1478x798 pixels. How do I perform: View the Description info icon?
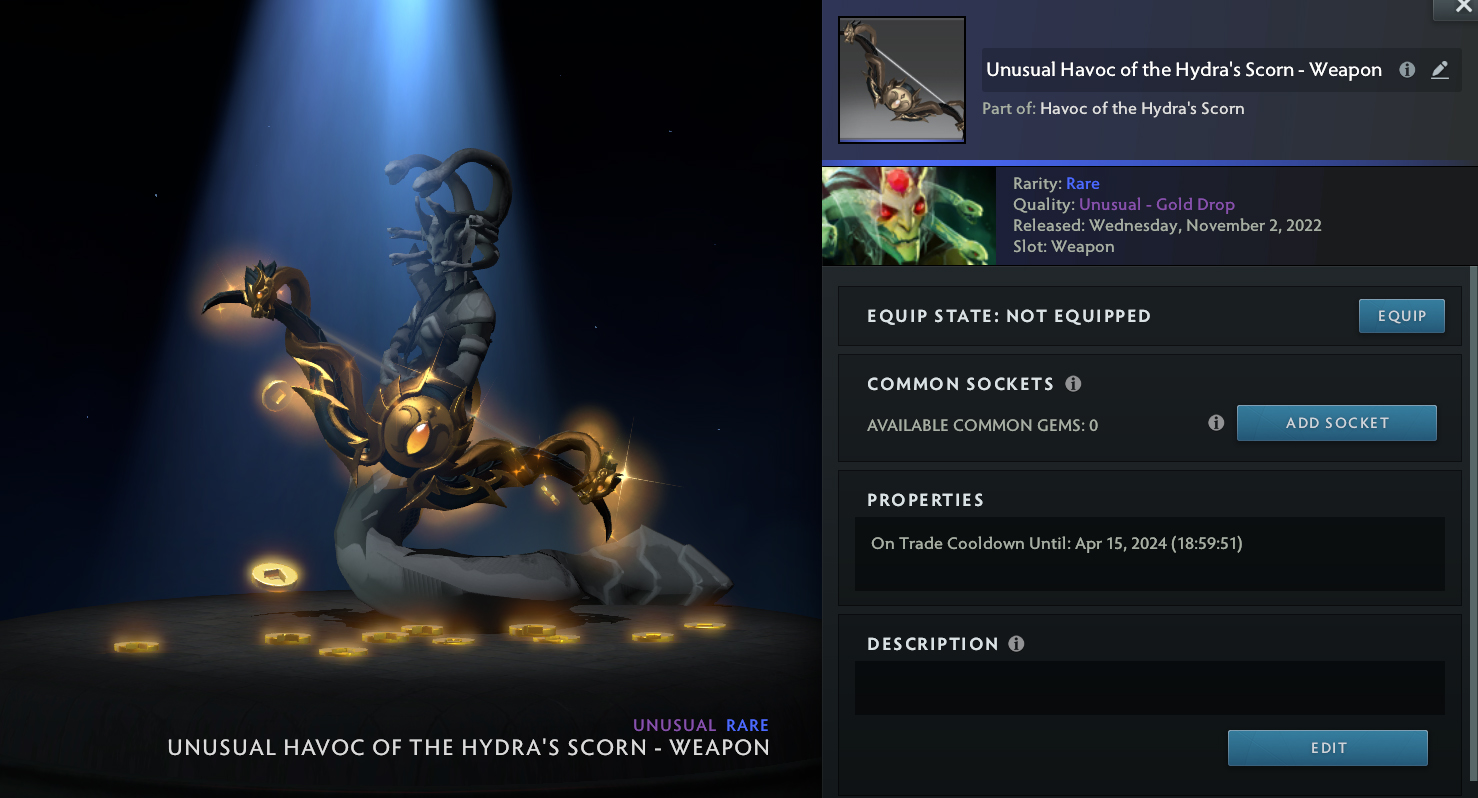tap(1016, 644)
